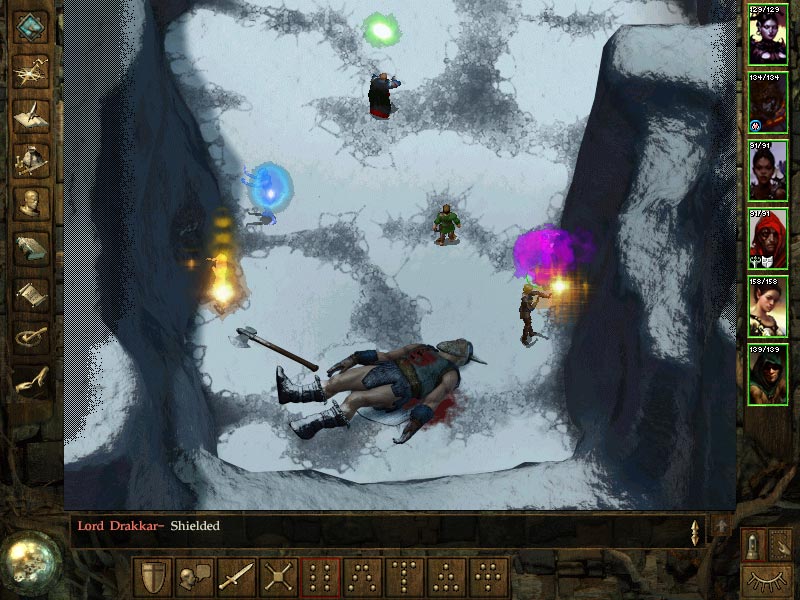Open the mage spellbook
The width and height of the screenshot is (800, 600).
[x=31, y=247]
